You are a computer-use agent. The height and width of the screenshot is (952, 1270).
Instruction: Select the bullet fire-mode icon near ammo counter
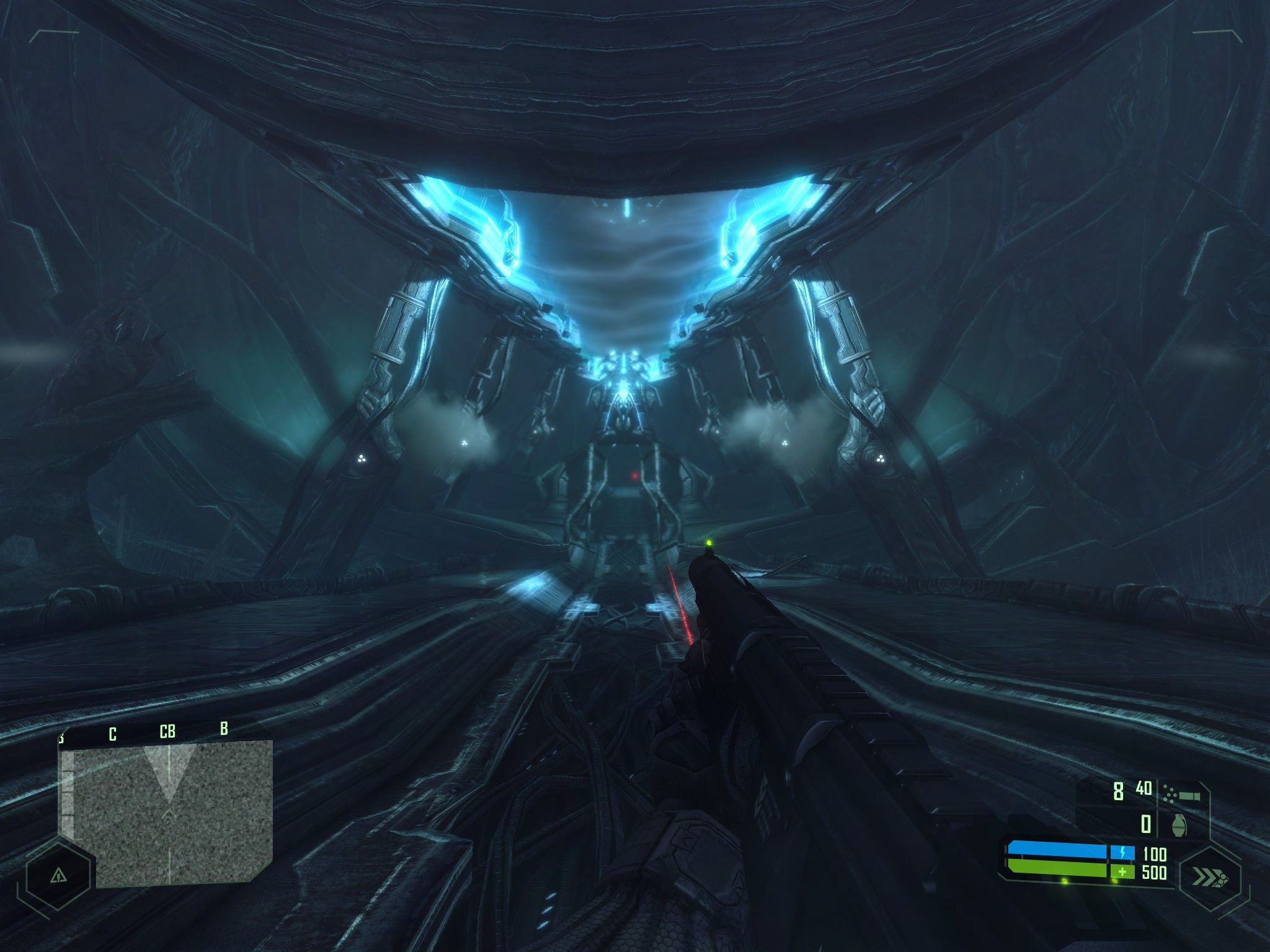point(1189,795)
